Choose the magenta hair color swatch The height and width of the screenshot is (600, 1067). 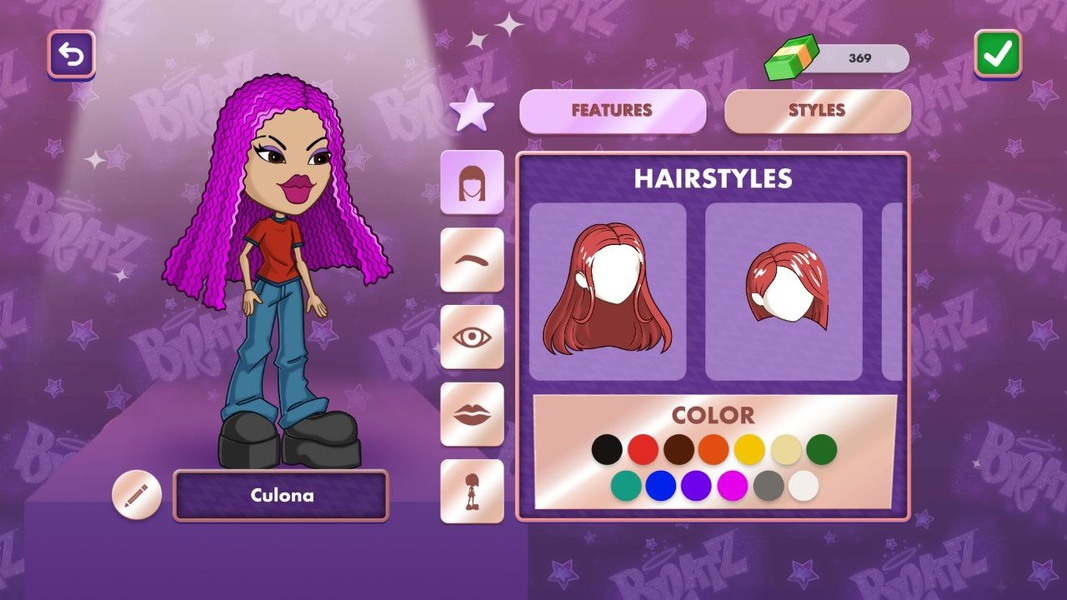click(732, 486)
